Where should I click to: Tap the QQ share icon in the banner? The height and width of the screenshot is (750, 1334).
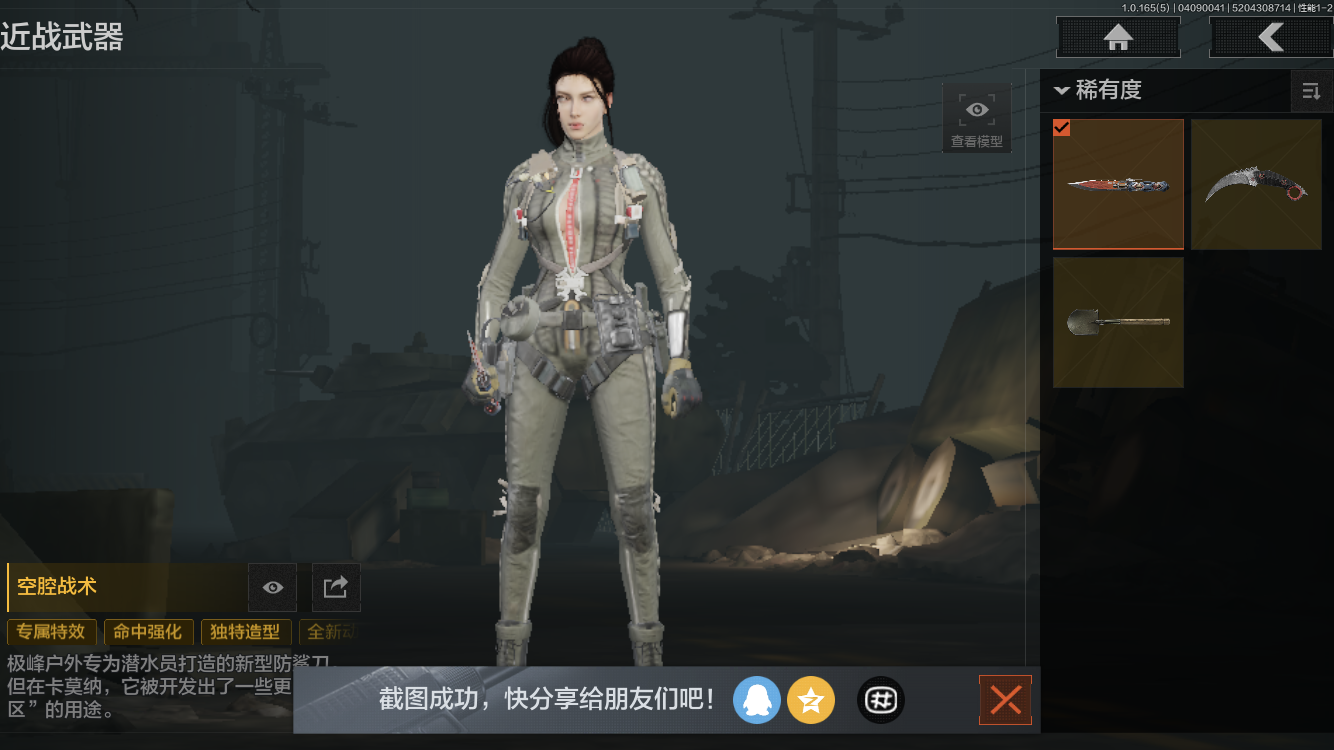pyautogui.click(x=757, y=700)
